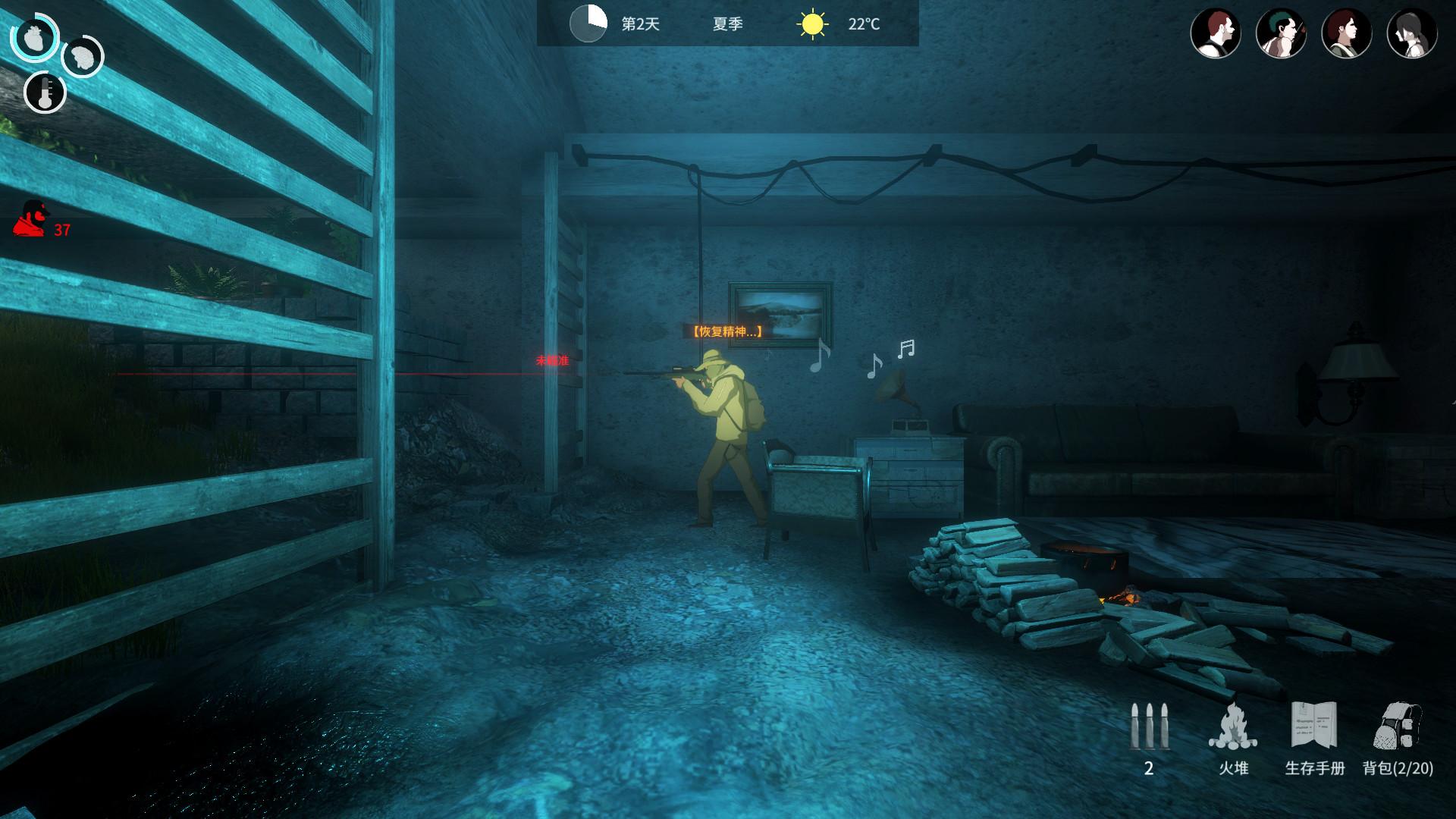Open the backpack (背包) inventory
The height and width of the screenshot is (819, 1456).
[x=1398, y=726]
